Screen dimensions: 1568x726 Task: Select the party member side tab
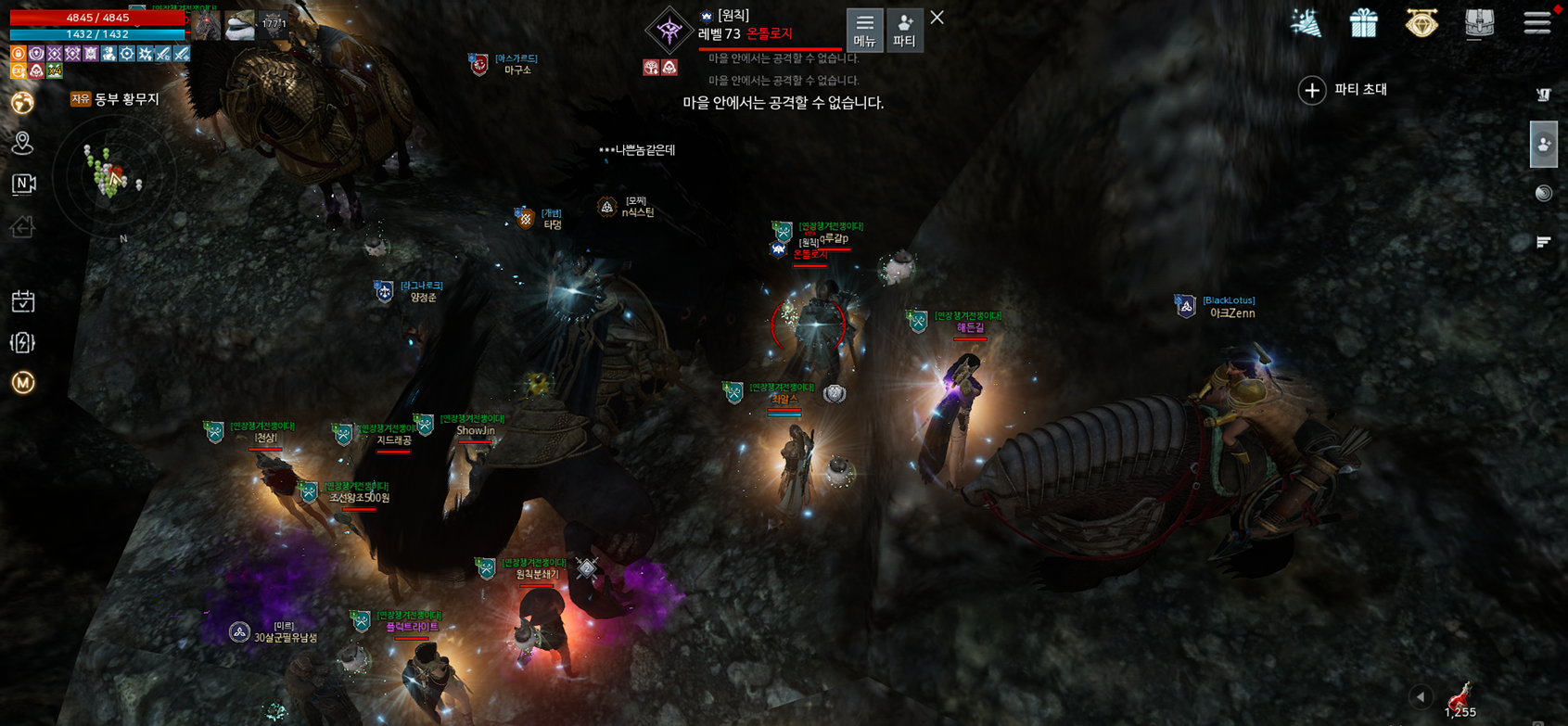pos(1543,145)
